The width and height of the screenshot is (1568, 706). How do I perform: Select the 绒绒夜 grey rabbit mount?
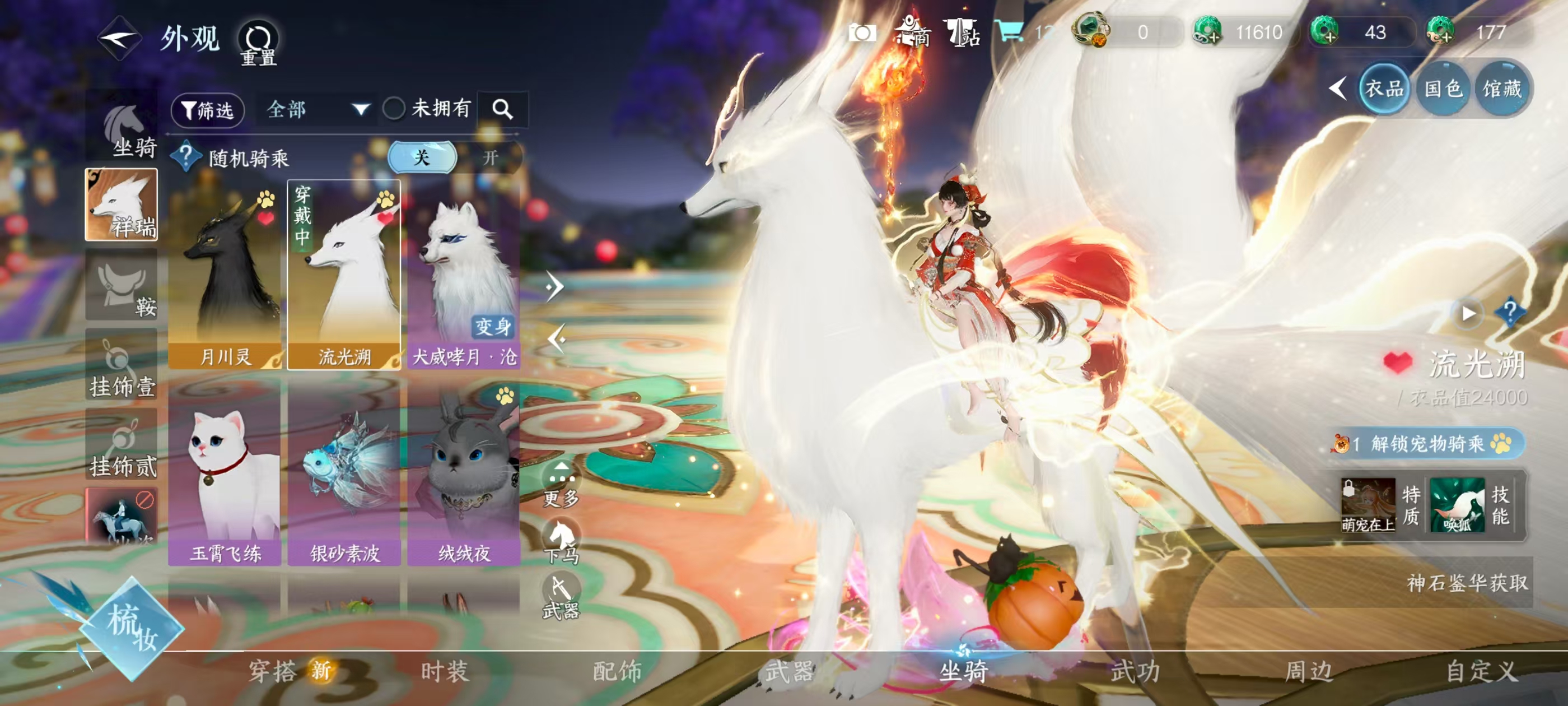tap(464, 471)
